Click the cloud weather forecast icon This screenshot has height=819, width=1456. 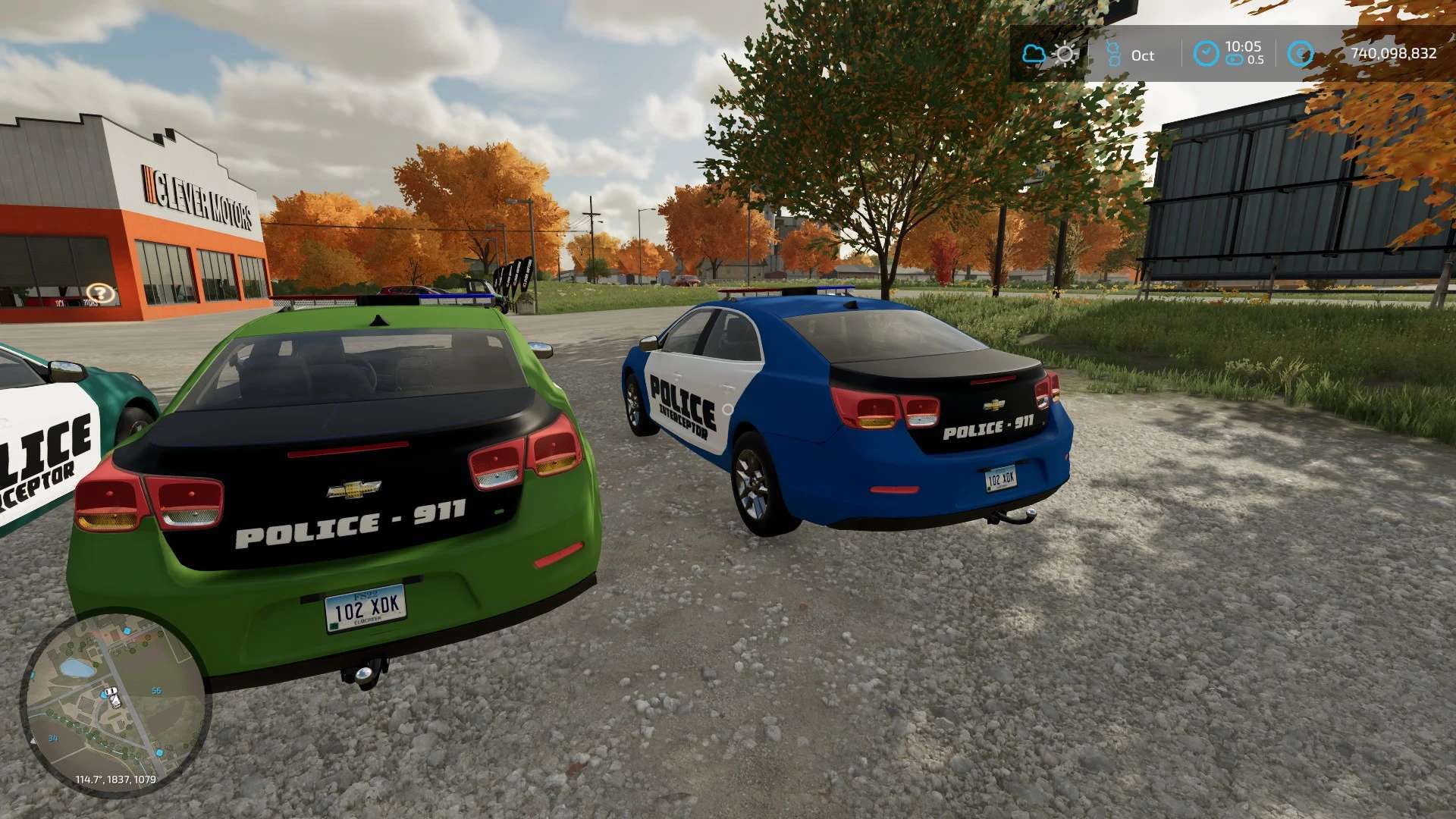(x=1034, y=54)
